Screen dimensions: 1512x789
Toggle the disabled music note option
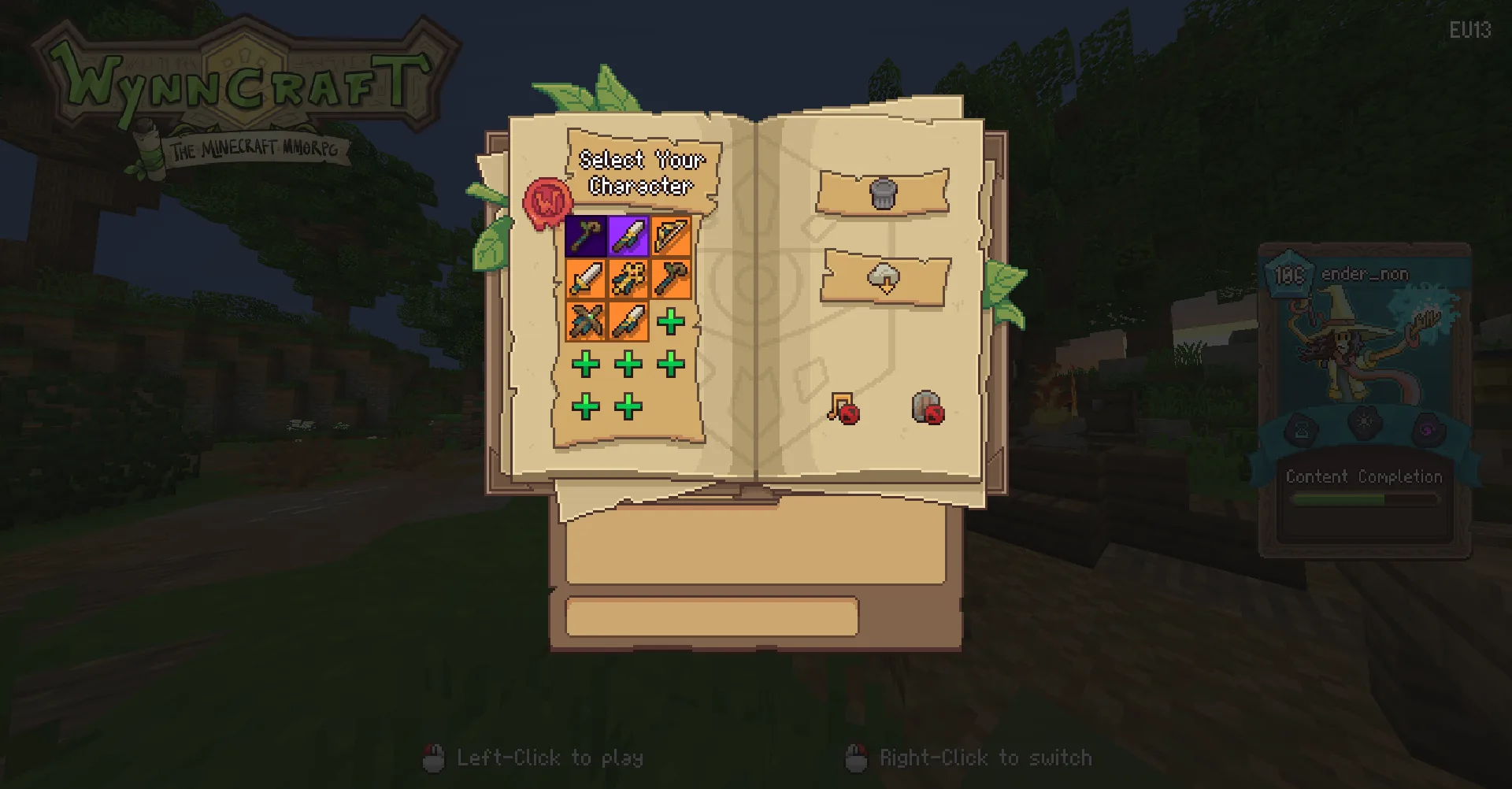click(845, 408)
